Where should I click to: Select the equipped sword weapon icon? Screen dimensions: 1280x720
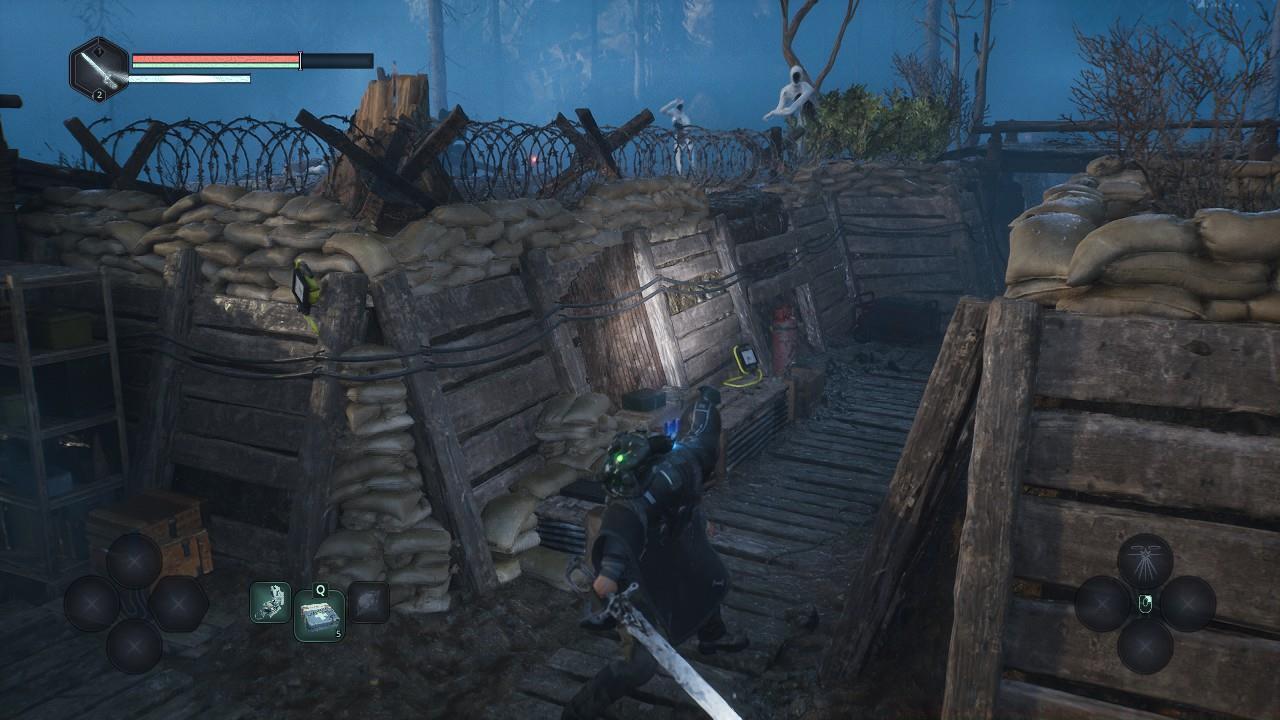98,69
